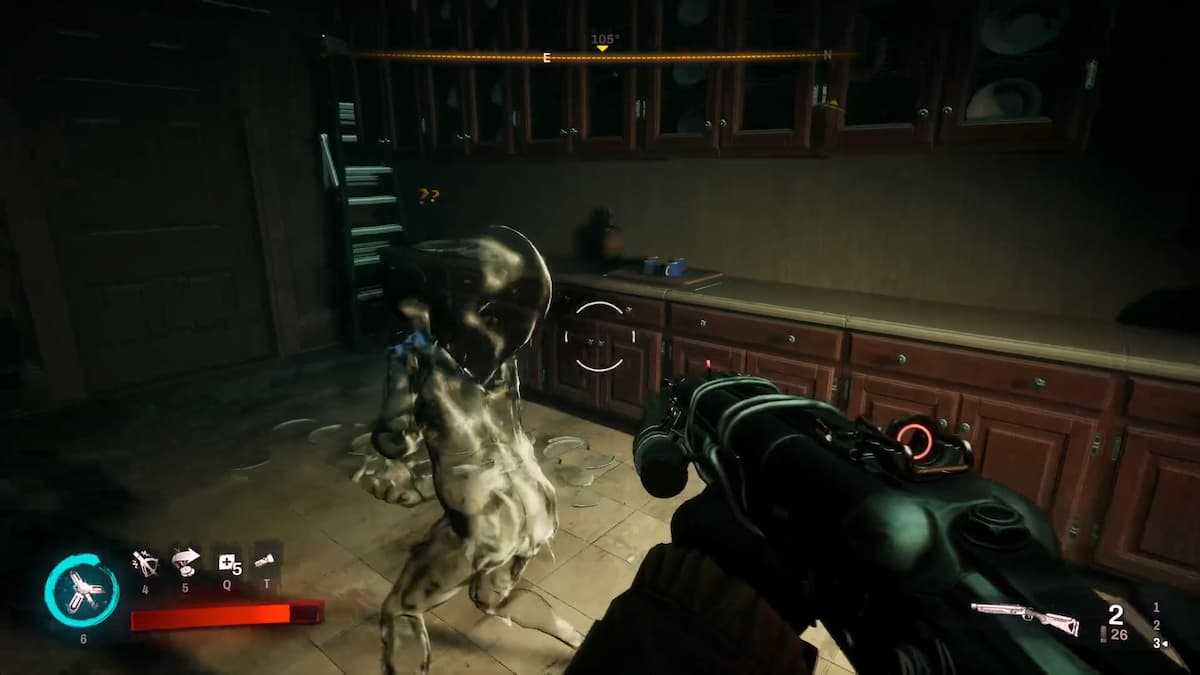Select the equipped shotgun weapon icon

[1024, 617]
